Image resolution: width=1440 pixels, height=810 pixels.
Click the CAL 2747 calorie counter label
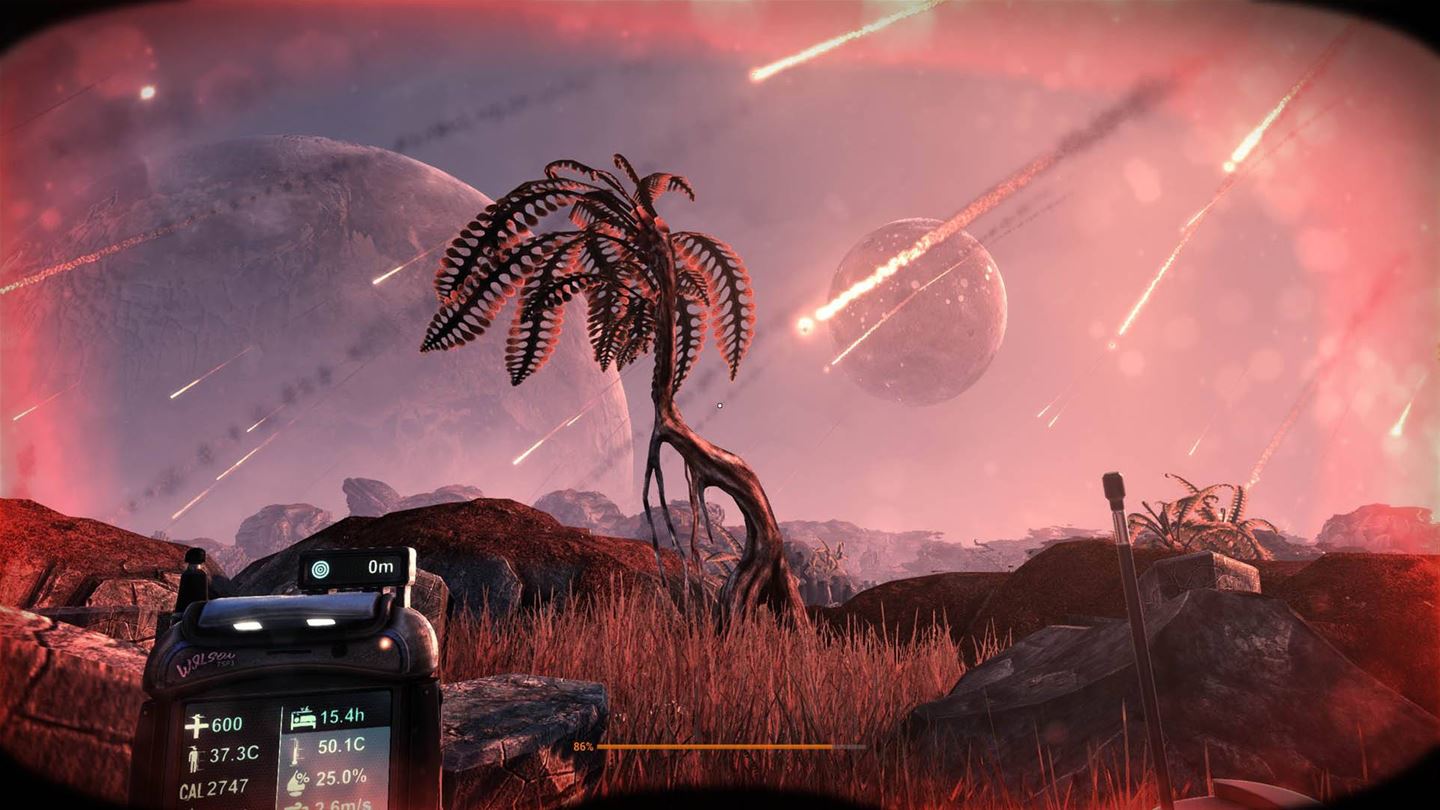(212, 786)
